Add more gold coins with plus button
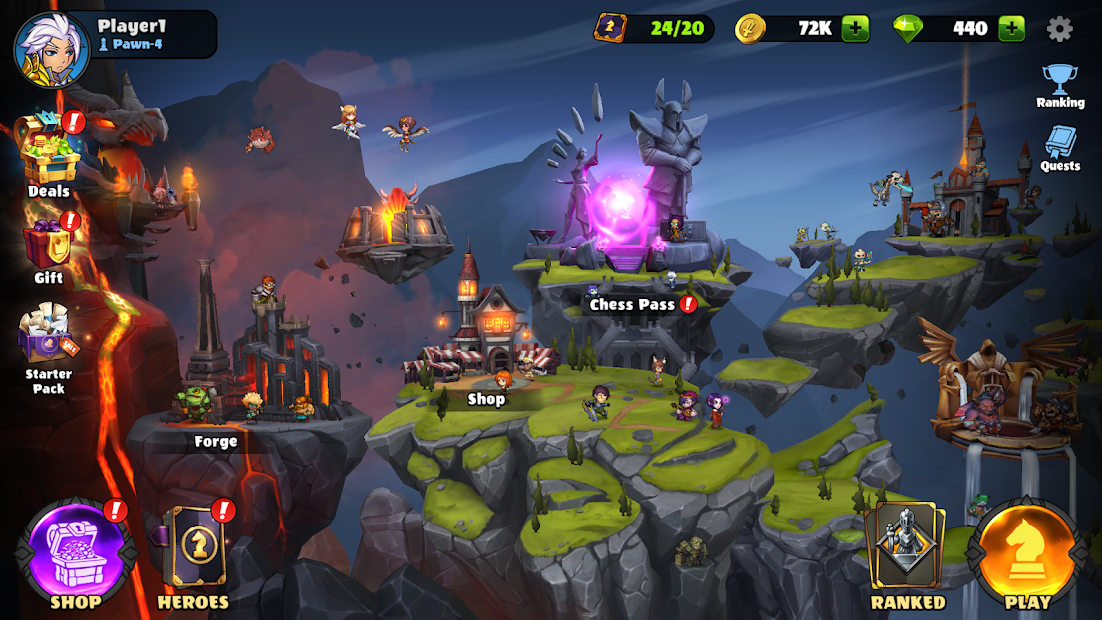This screenshot has height=620, width=1102. (855, 28)
